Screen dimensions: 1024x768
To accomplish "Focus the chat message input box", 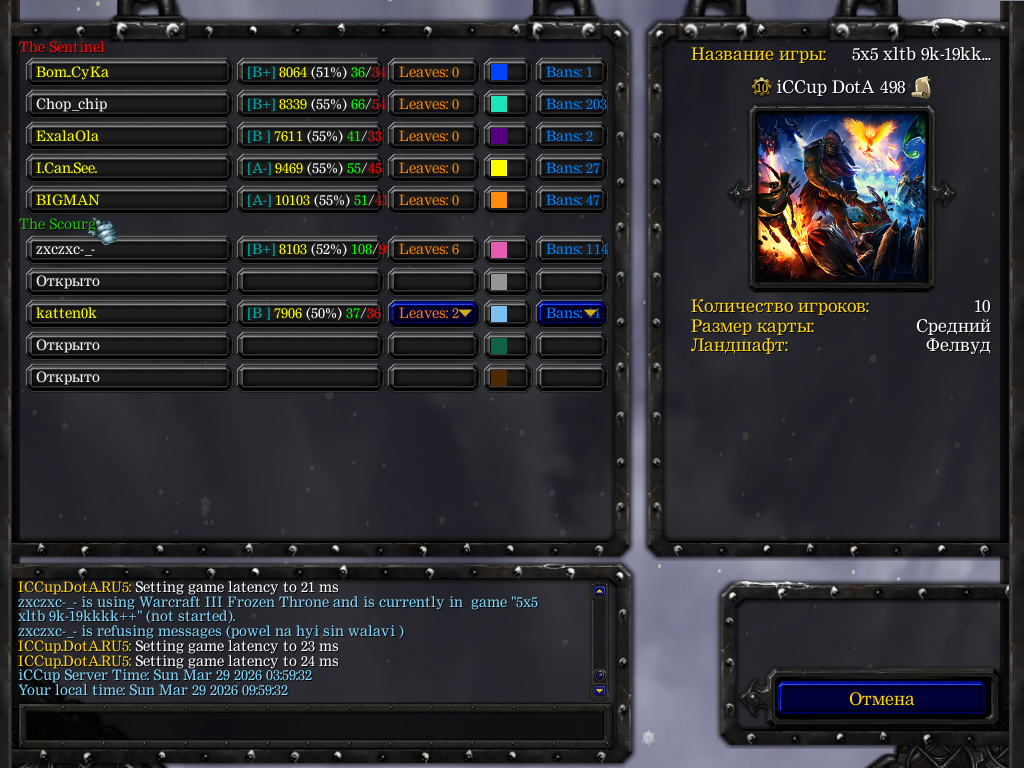I will (x=313, y=724).
